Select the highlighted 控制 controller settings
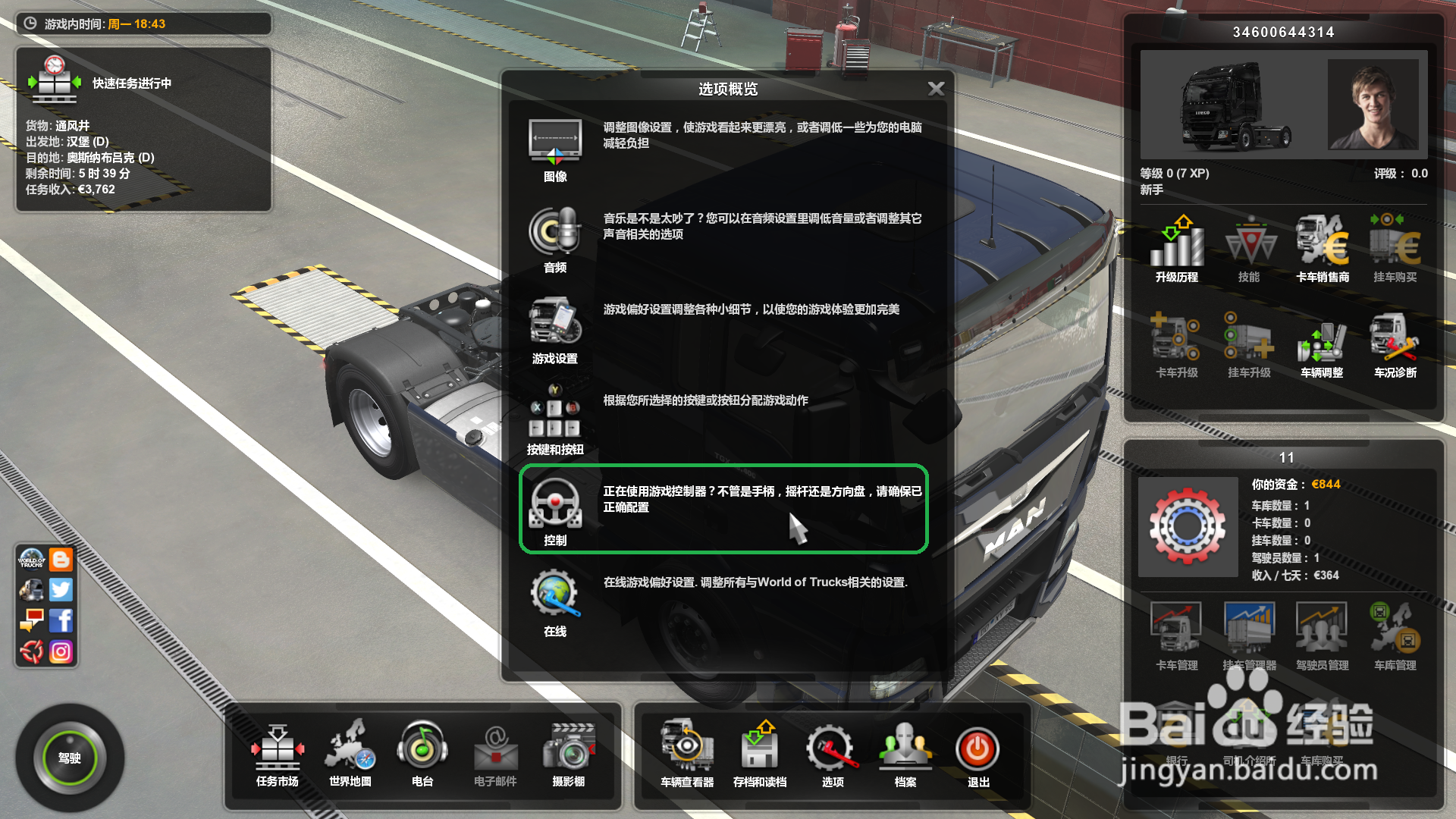The image size is (1456, 819). (x=555, y=510)
